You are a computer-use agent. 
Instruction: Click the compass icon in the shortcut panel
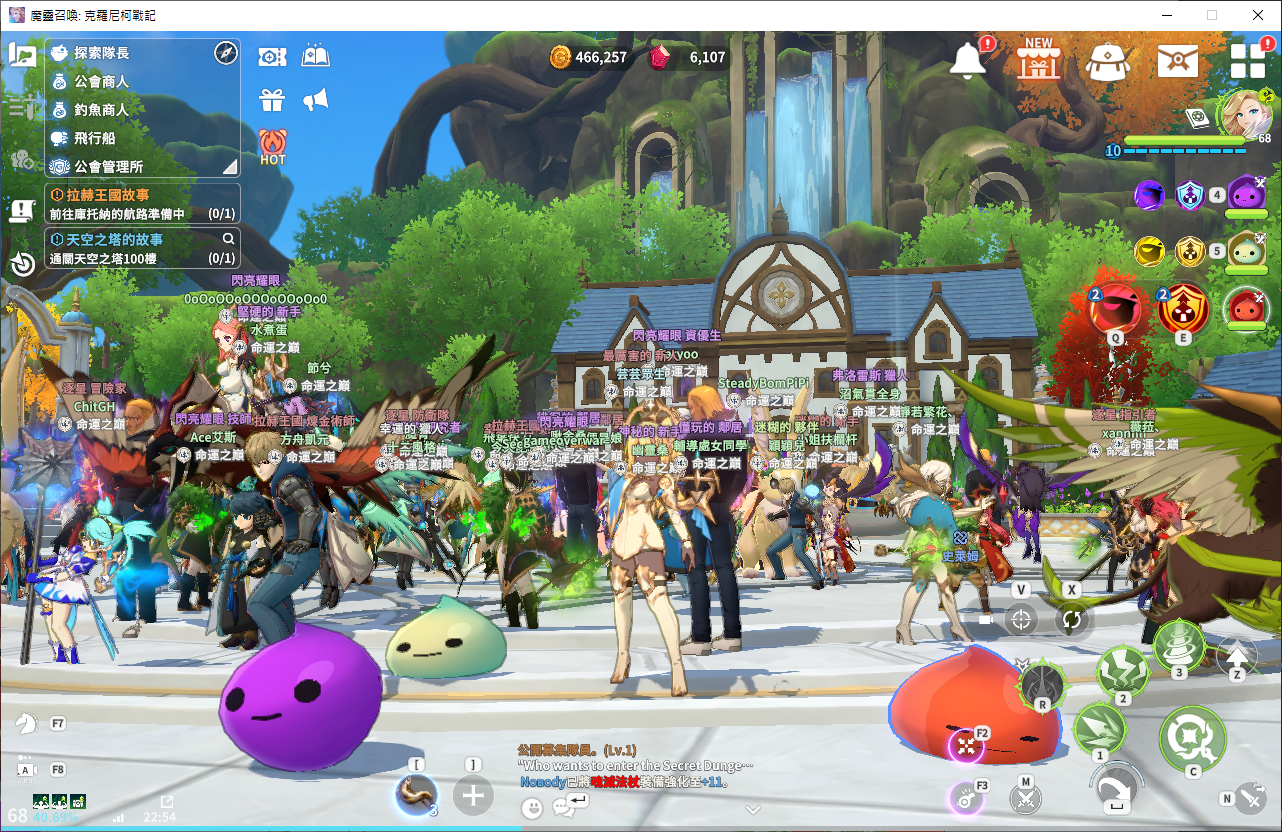pyautogui.click(x=225, y=53)
